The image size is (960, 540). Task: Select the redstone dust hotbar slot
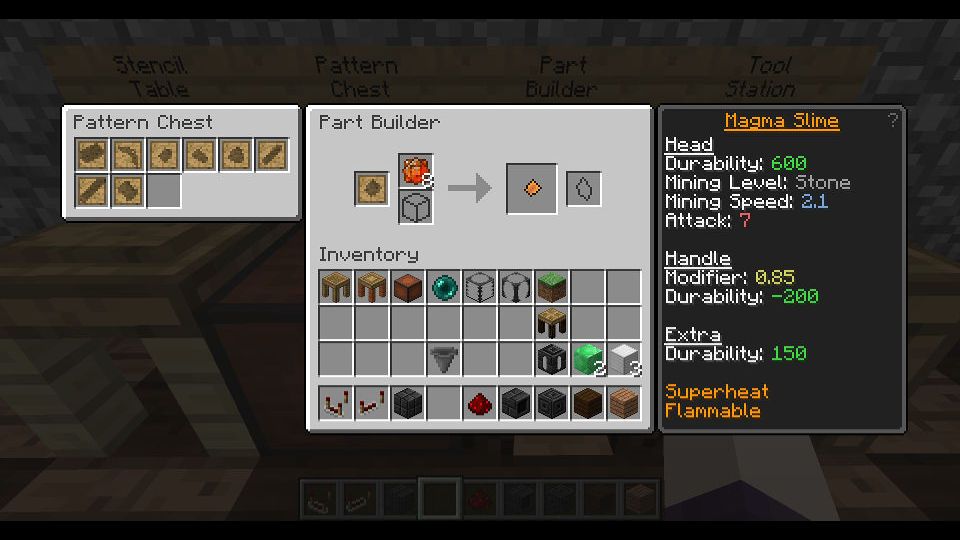(x=480, y=404)
